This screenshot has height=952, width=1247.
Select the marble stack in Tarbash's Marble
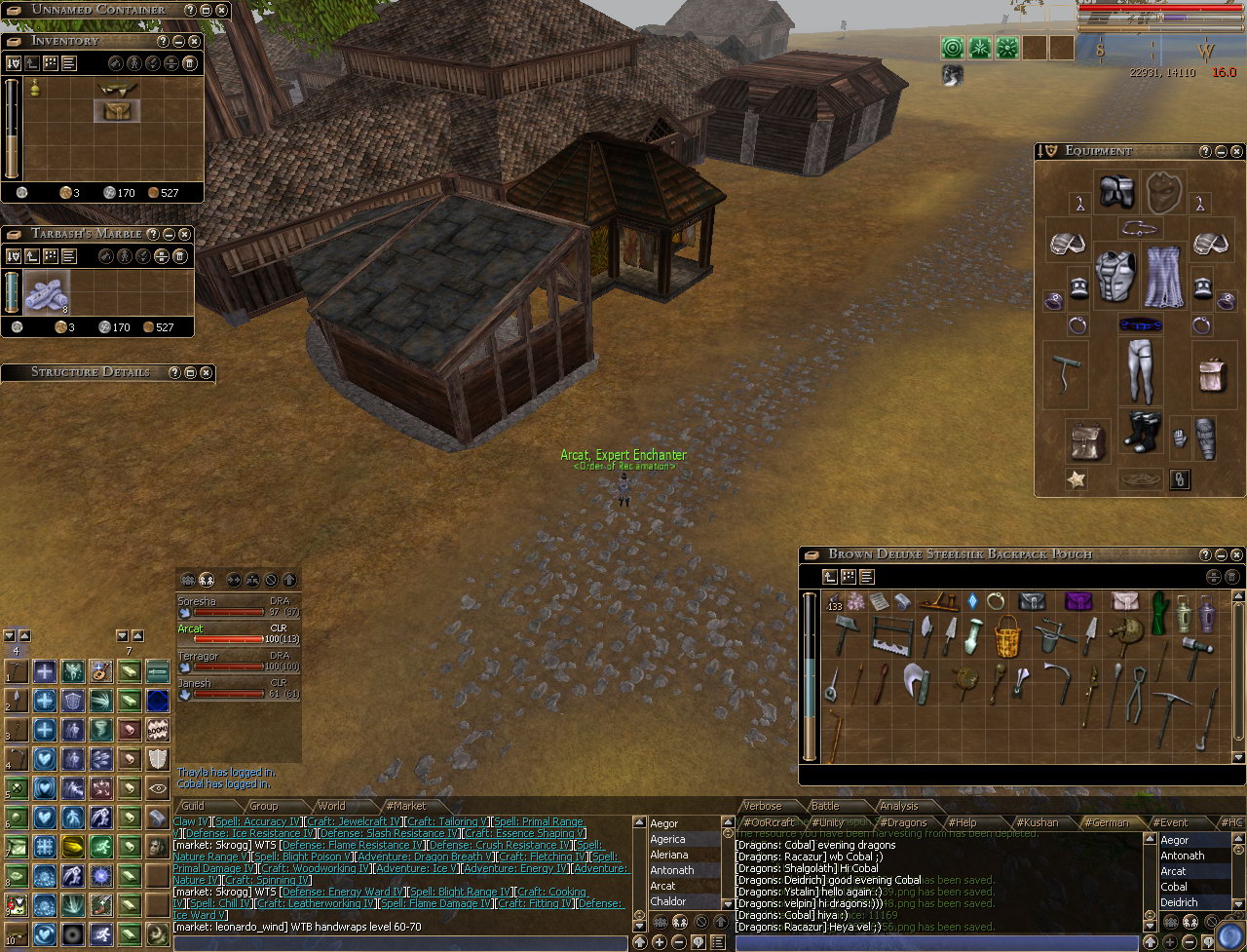[46, 292]
